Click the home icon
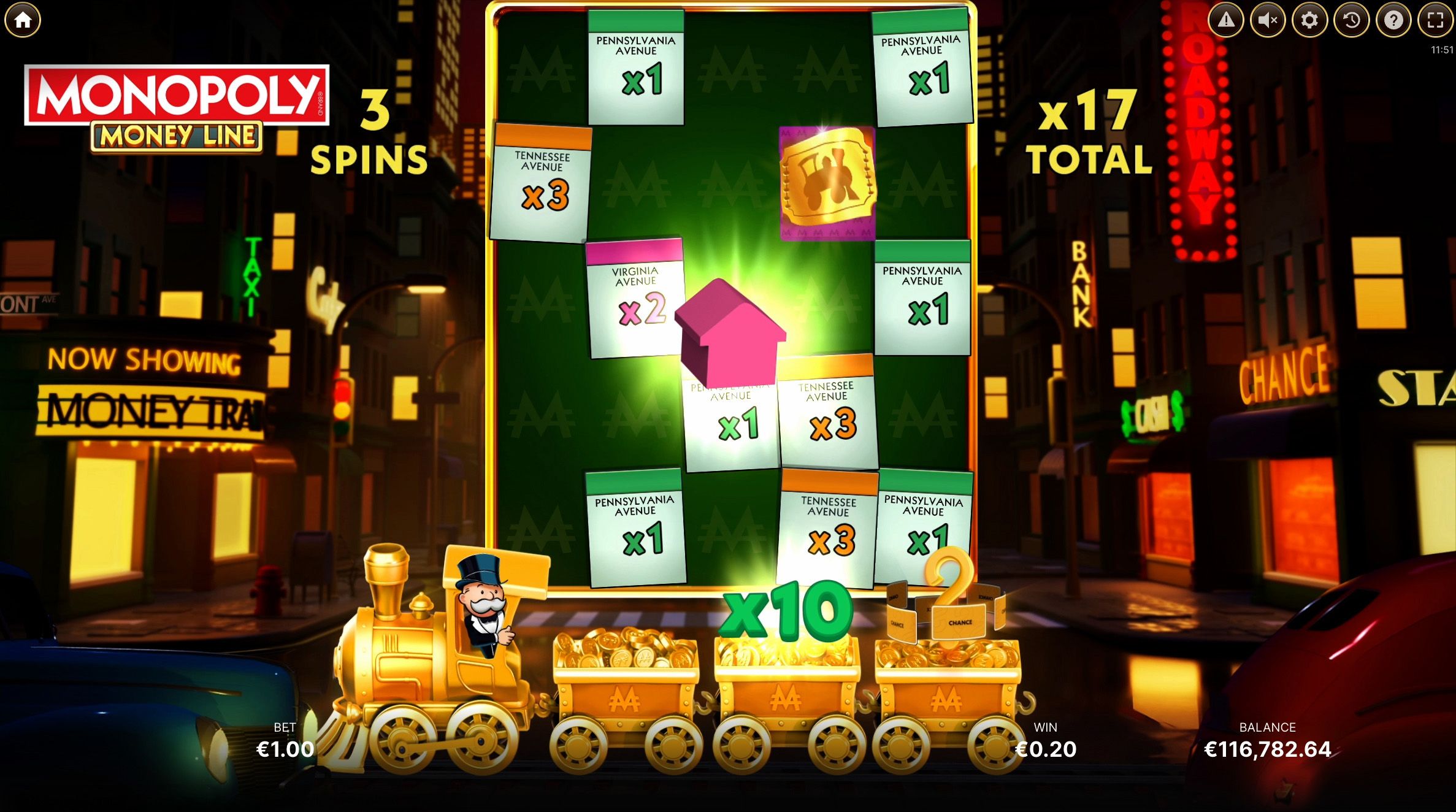 [x=23, y=20]
